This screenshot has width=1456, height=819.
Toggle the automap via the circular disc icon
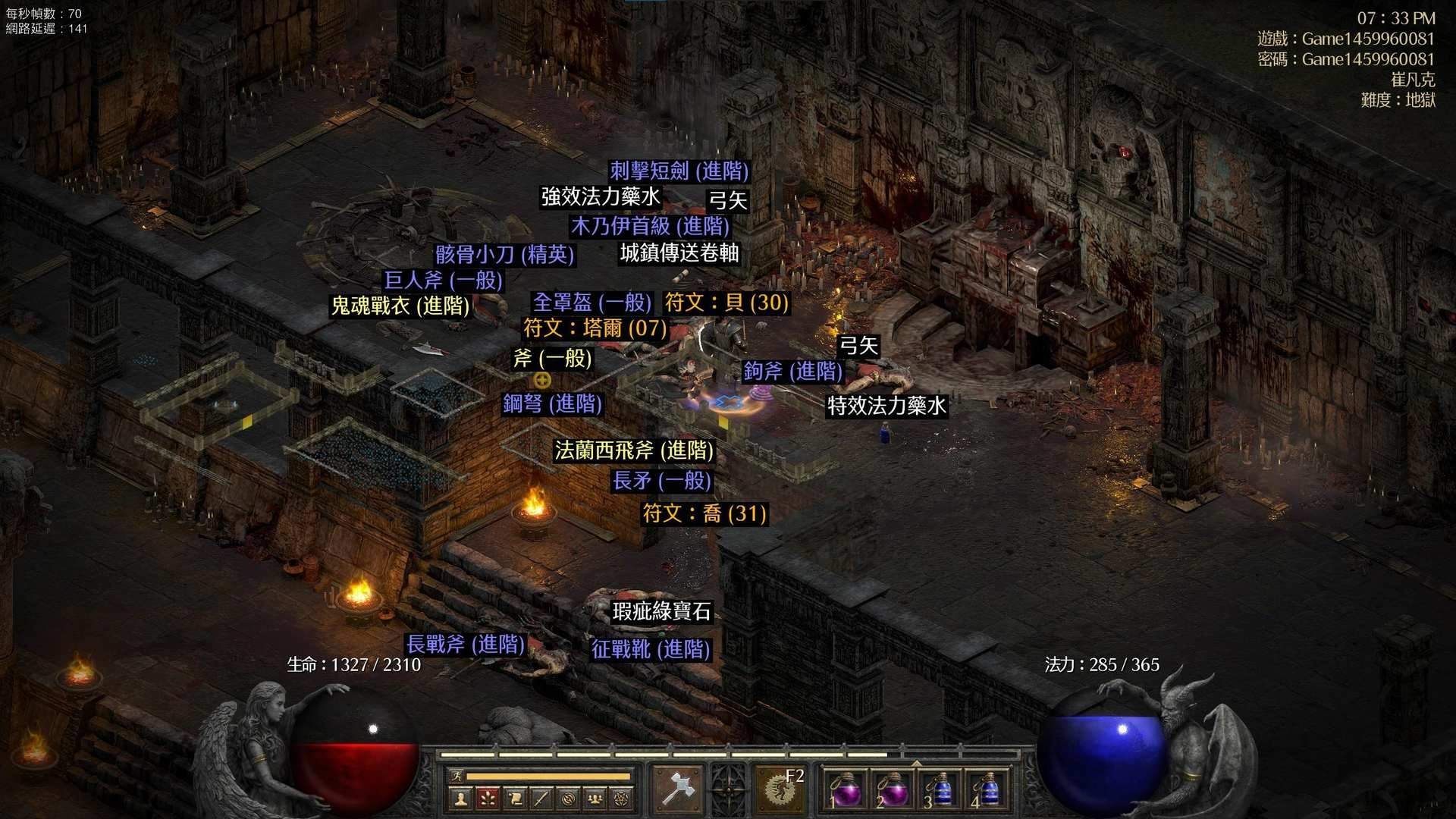click(x=567, y=799)
